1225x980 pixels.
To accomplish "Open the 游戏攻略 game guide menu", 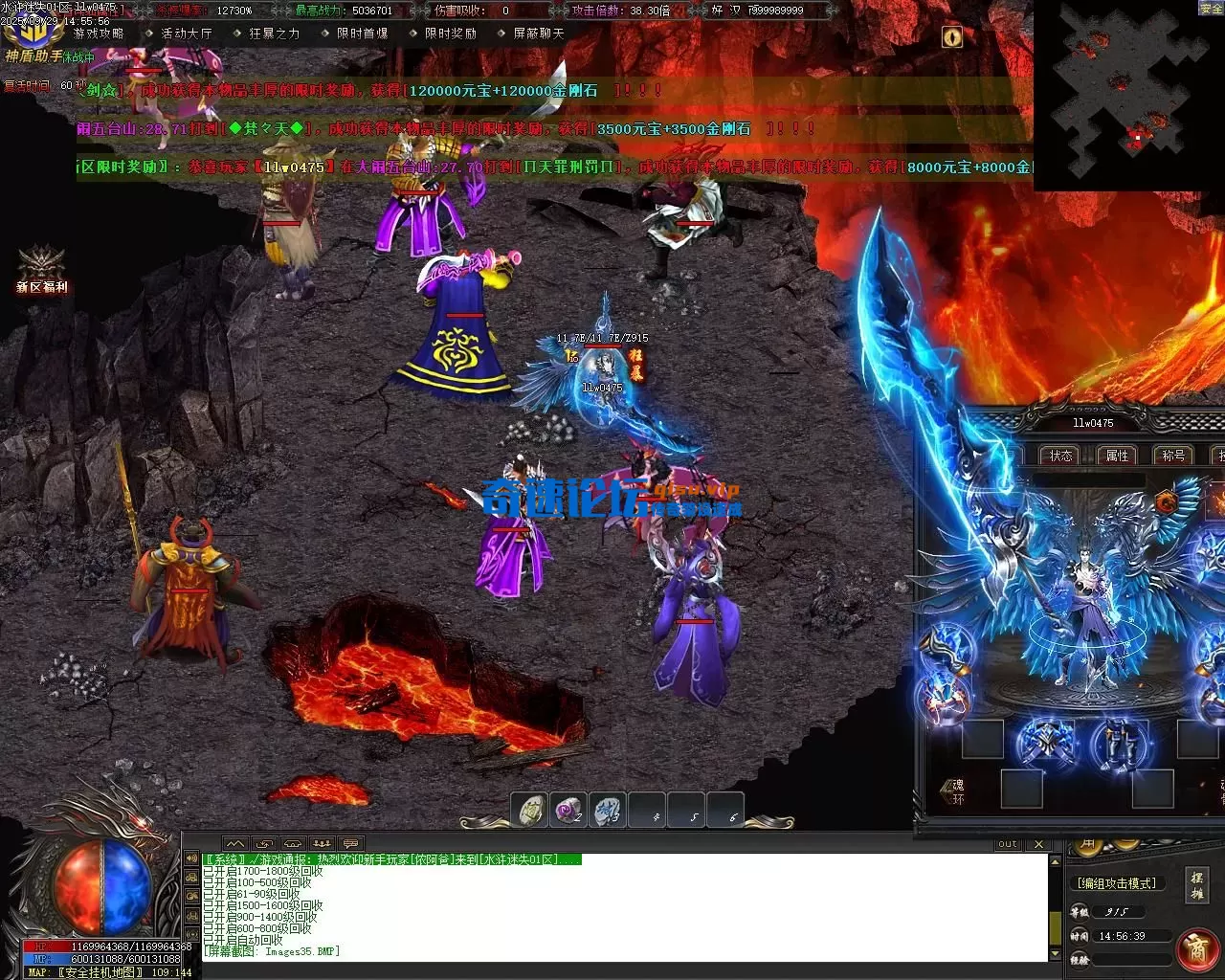I will [x=99, y=33].
